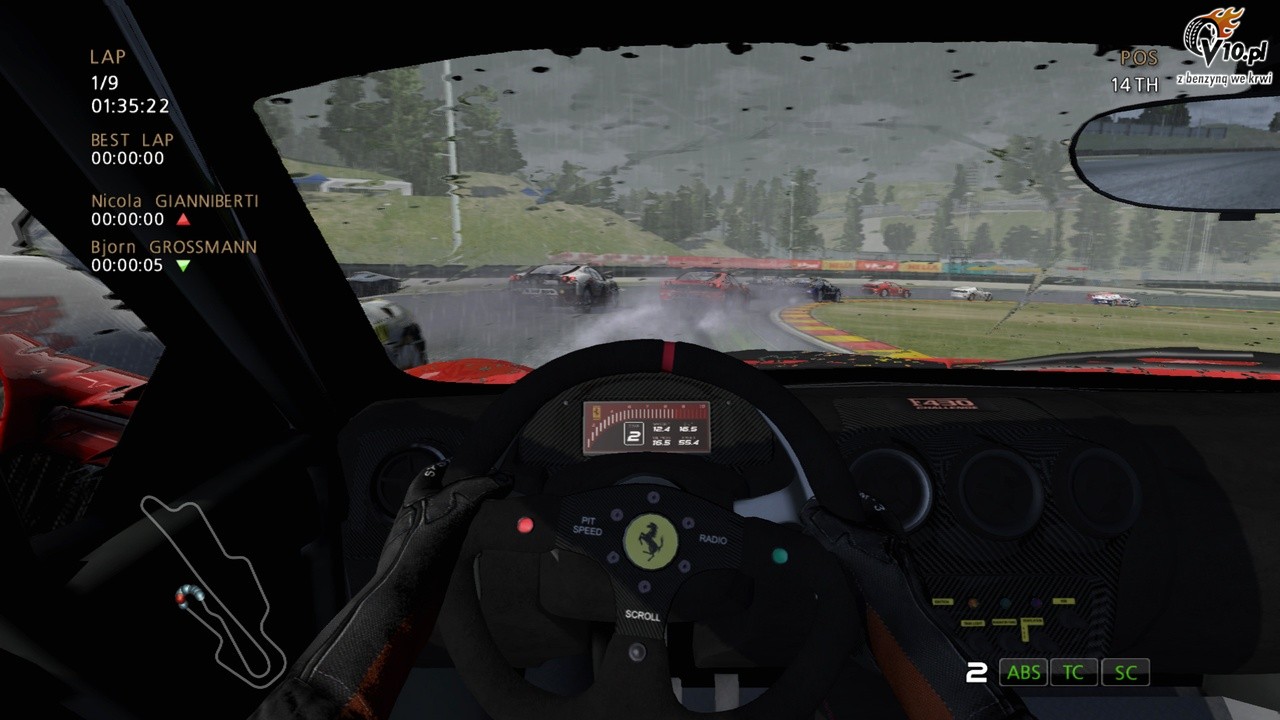Toggle the ABS assist indicator

tap(1023, 672)
